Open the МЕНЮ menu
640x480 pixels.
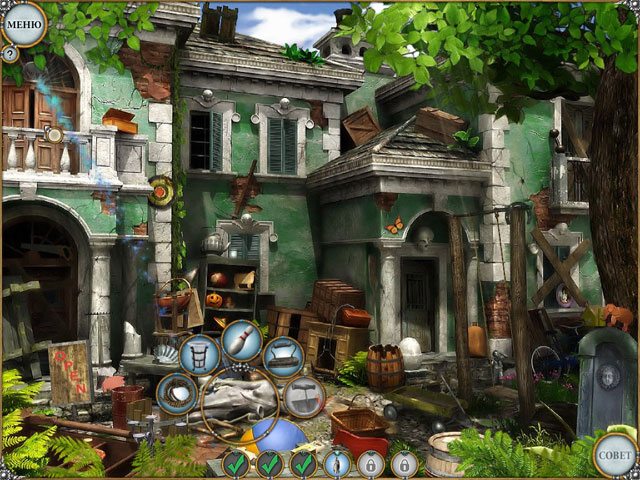click(22, 22)
